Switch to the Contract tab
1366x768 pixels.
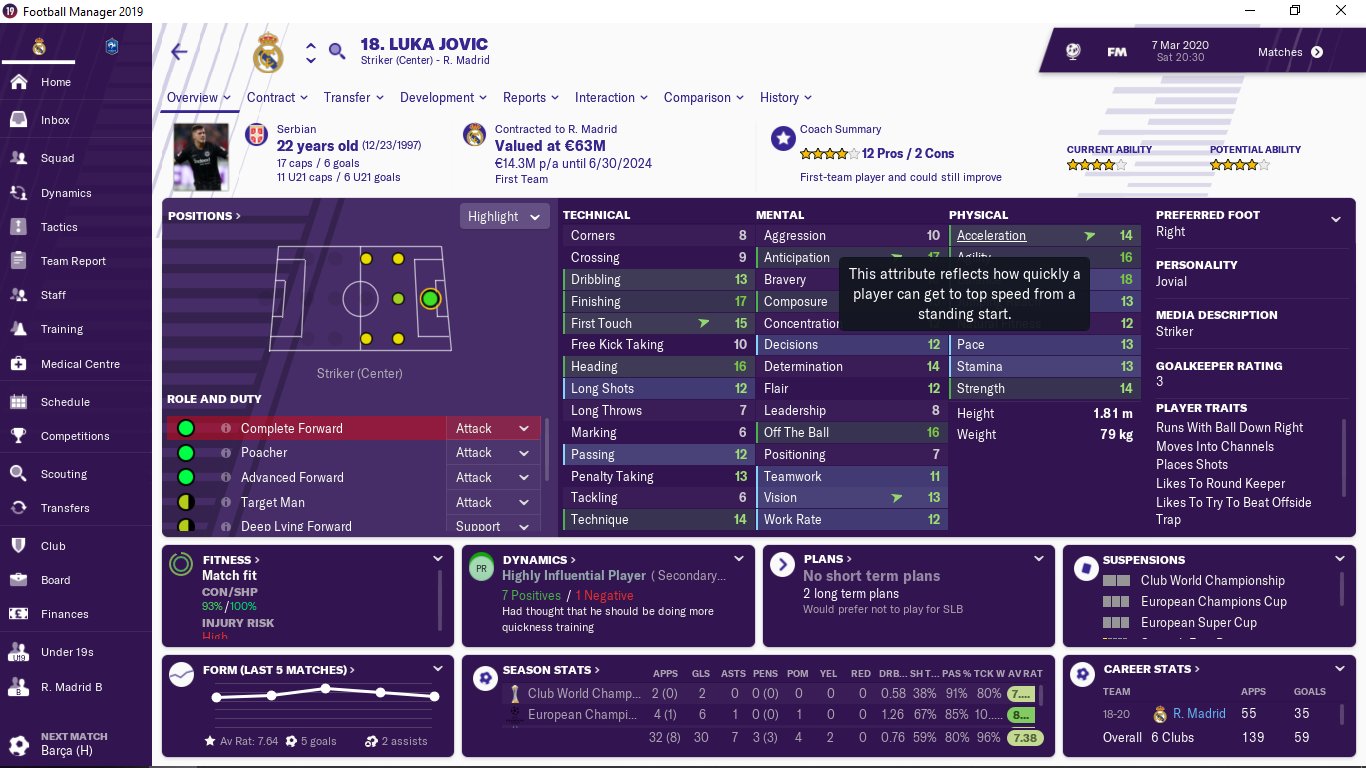point(277,97)
